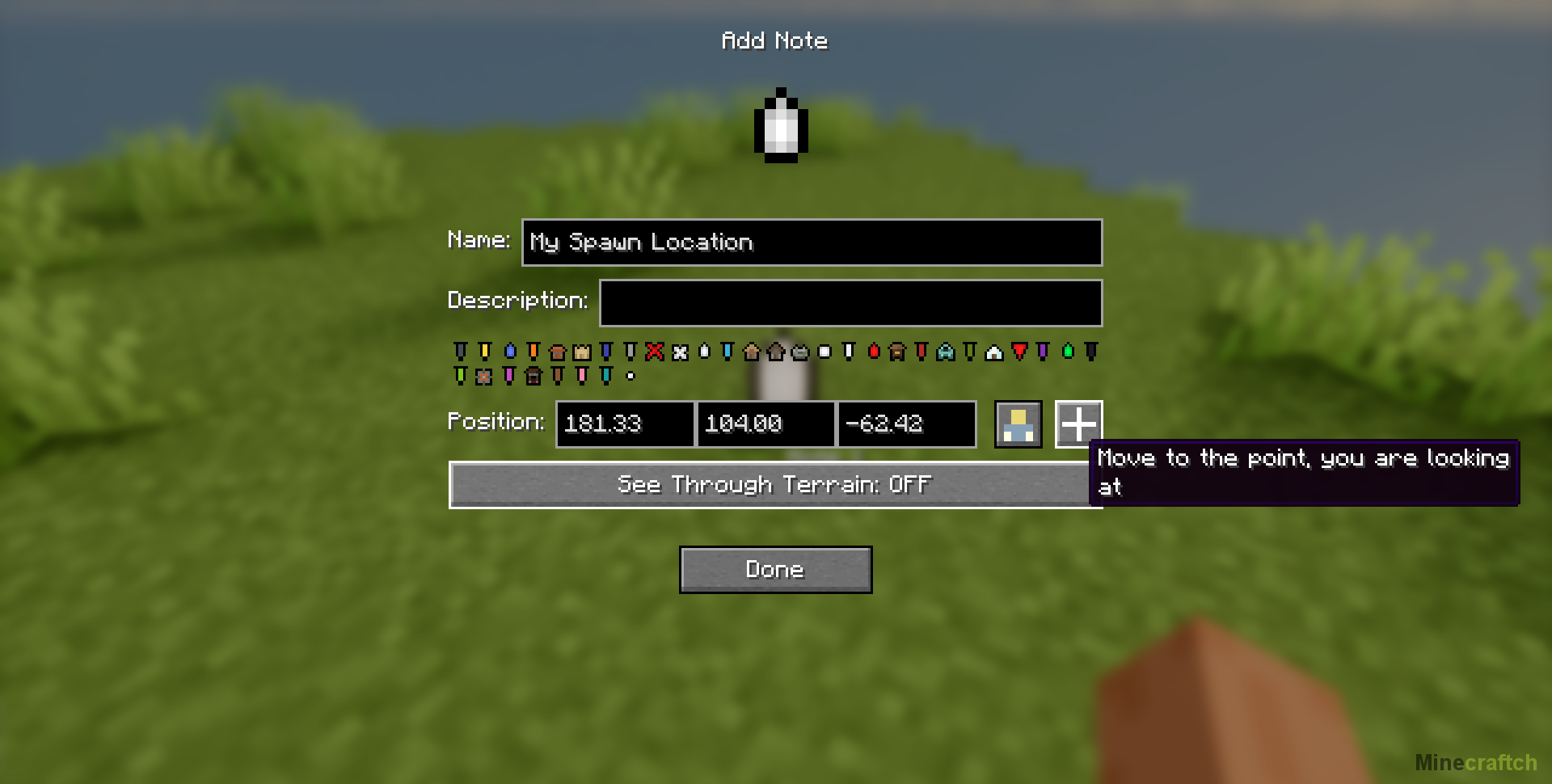The image size is (1552, 784).
Task: Select the white igloo marker icon
Action: tap(994, 352)
